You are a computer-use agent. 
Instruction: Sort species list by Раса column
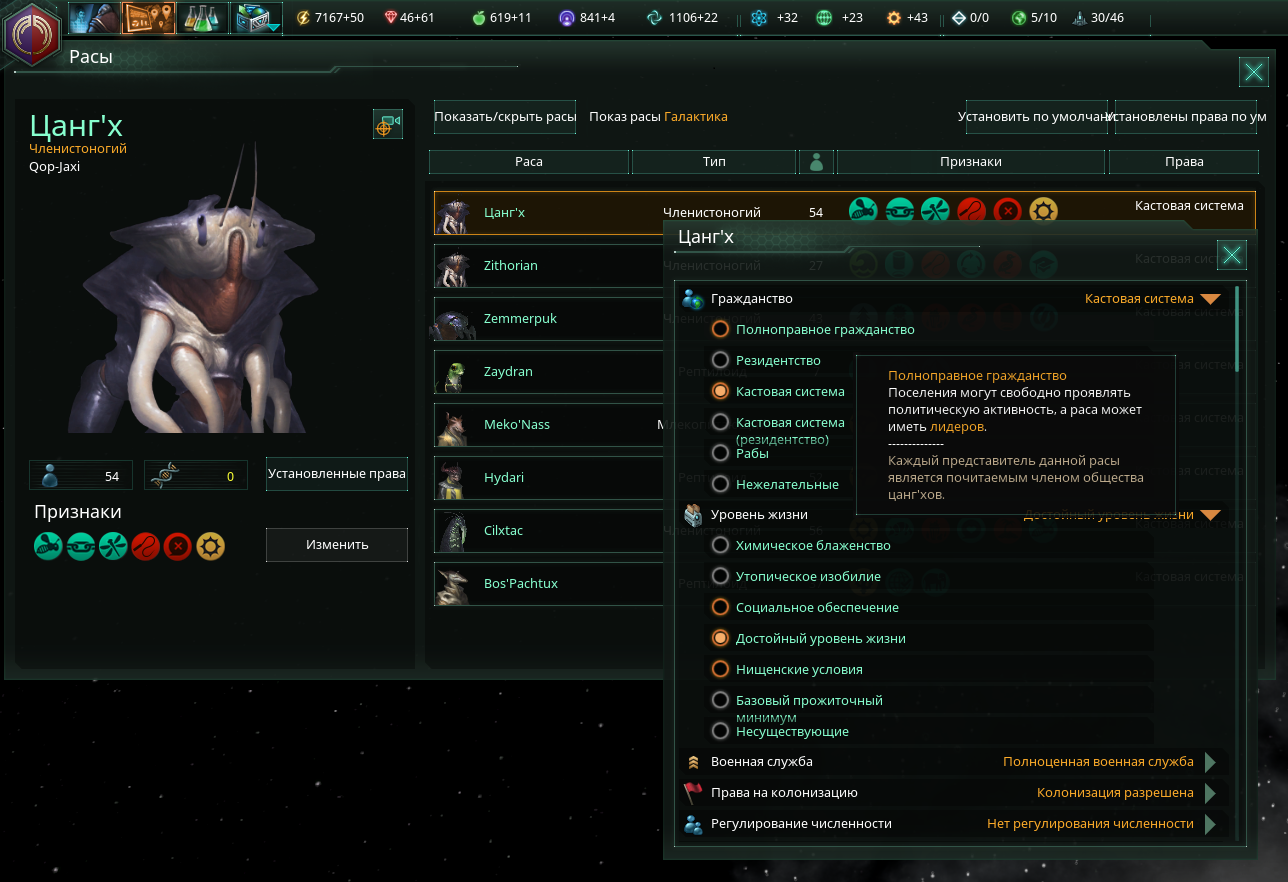tap(529, 162)
